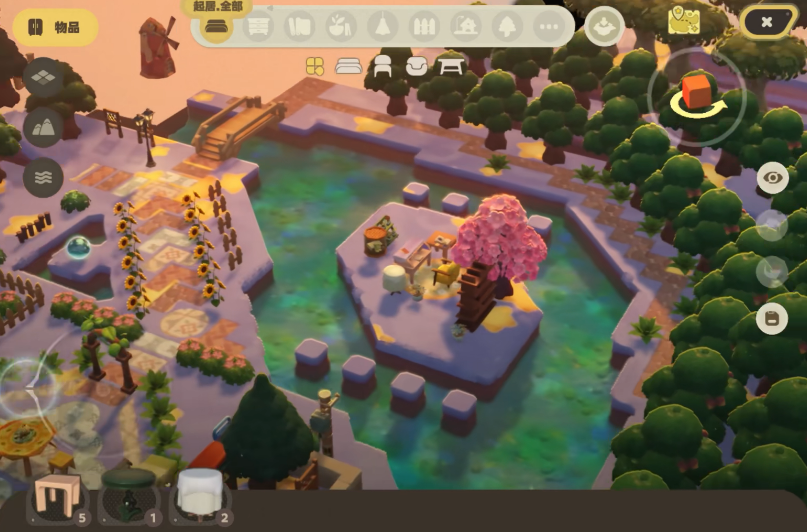Click the store-away download button

(x=604, y=26)
